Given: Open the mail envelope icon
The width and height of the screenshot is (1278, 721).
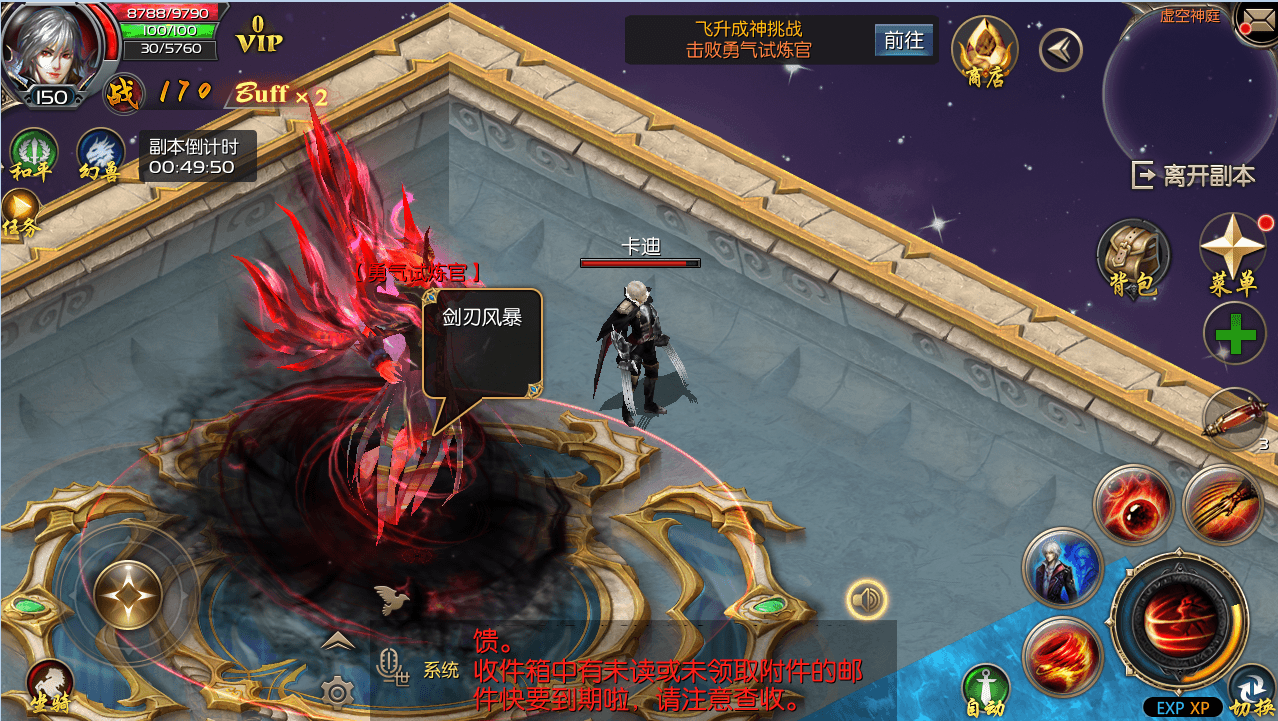Looking at the screenshot, I should click(x=1256, y=19).
